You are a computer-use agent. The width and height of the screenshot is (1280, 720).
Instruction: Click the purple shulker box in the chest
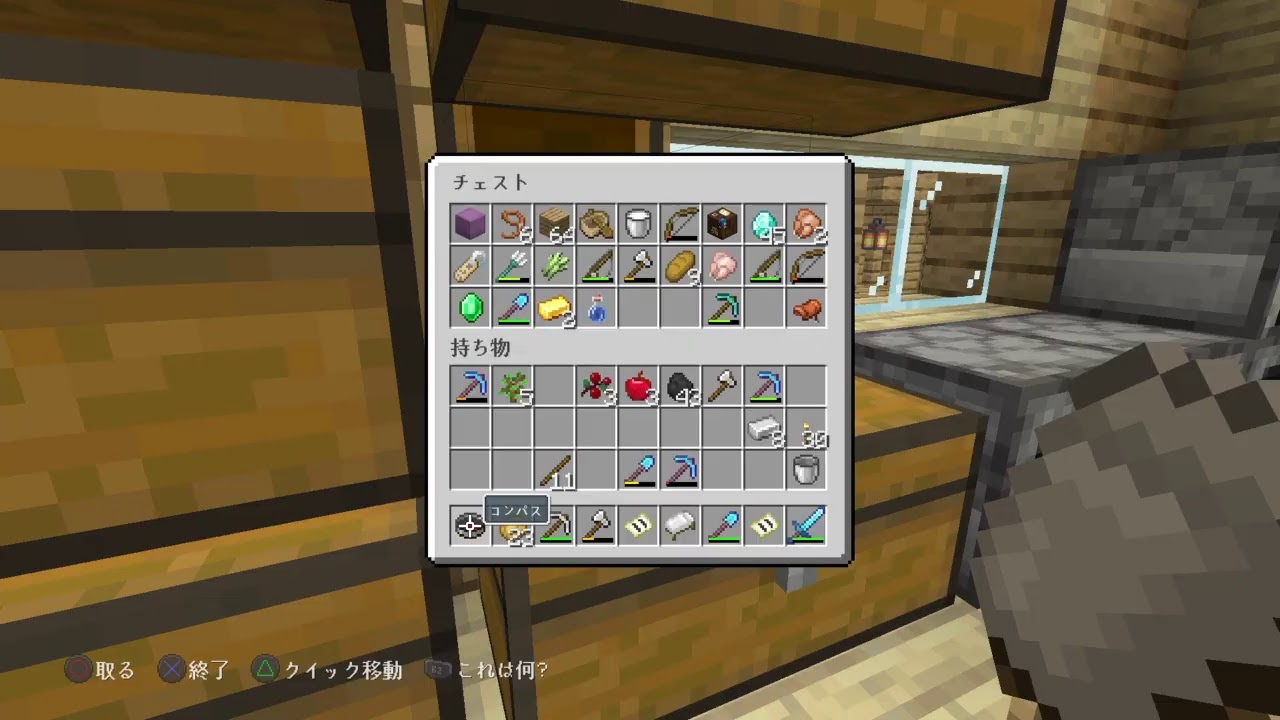[470, 222]
